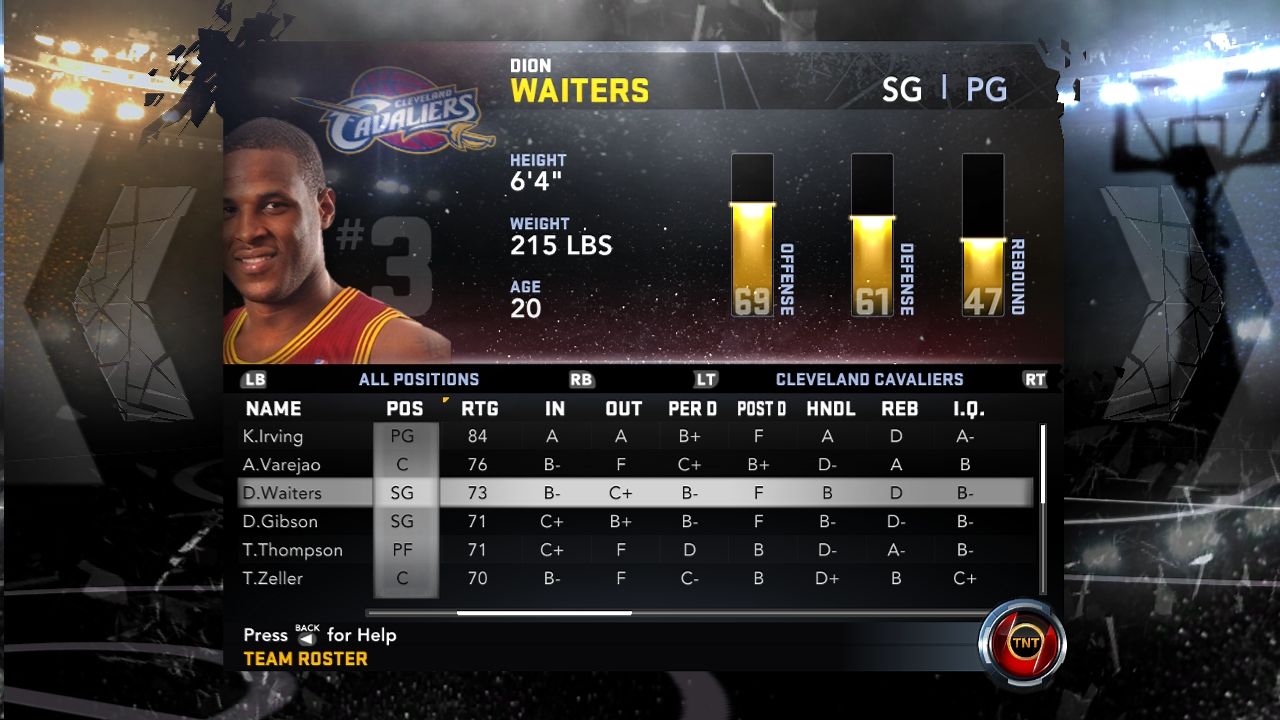Click the vertical roster scrollbar
Viewport: 1280px width, 720px height.
[1042, 465]
